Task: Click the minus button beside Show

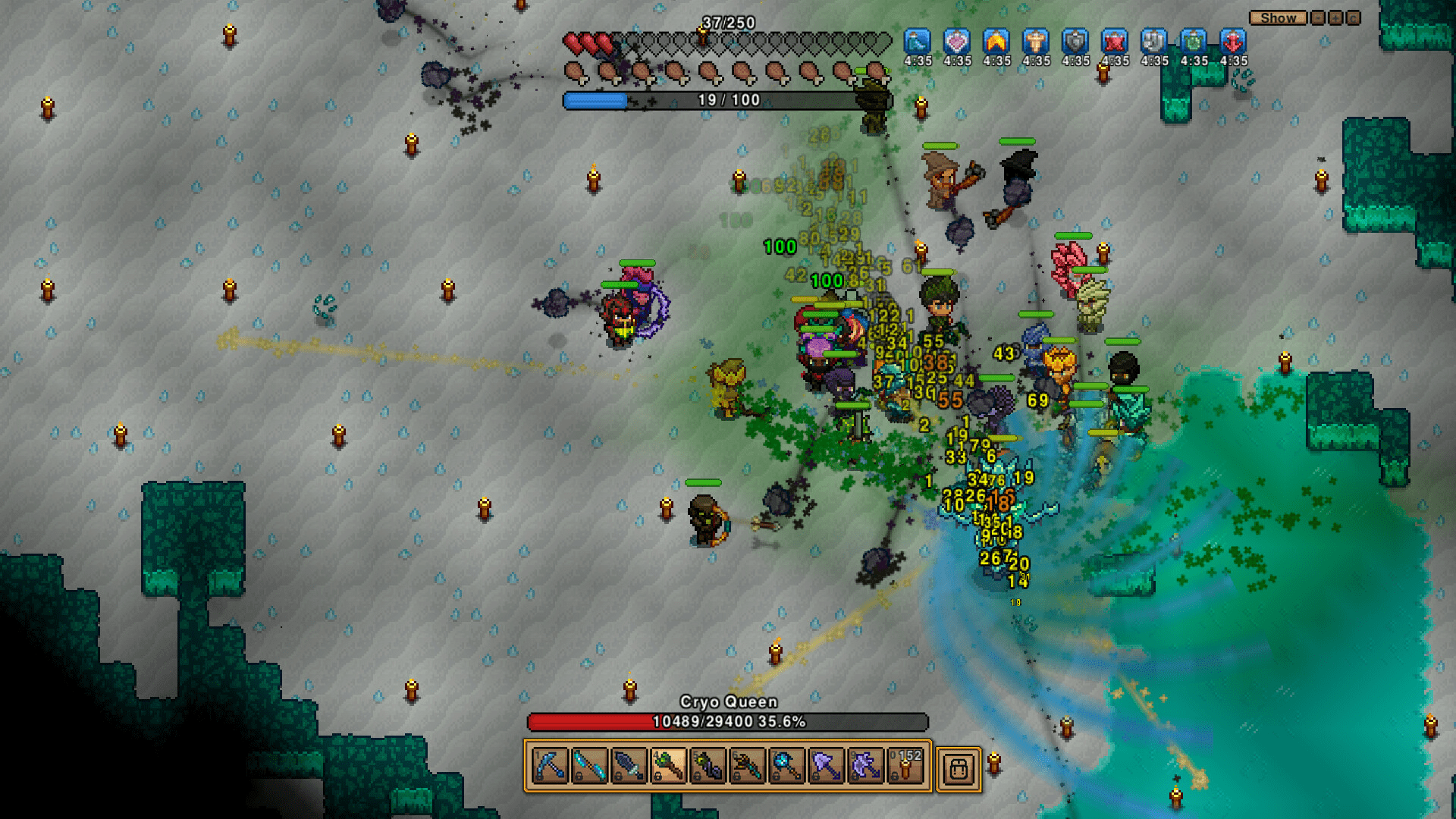Action: (1318, 17)
